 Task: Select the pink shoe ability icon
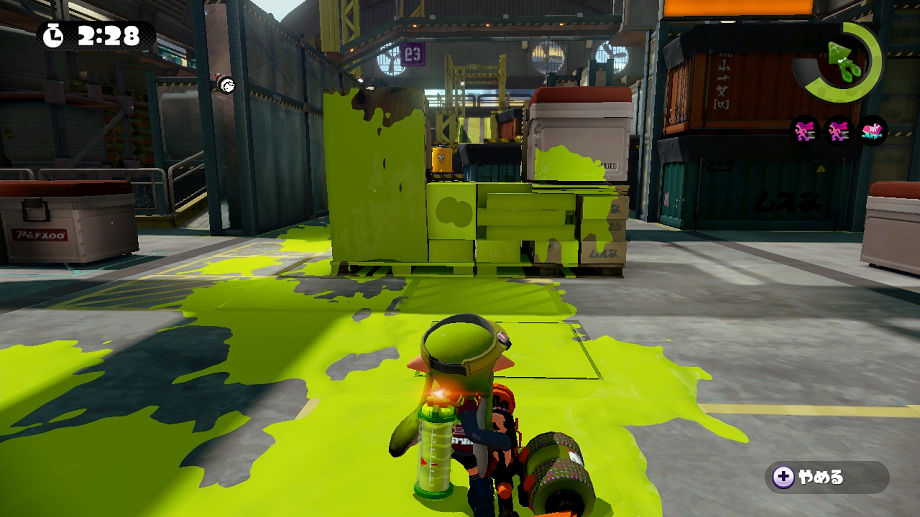click(x=873, y=131)
